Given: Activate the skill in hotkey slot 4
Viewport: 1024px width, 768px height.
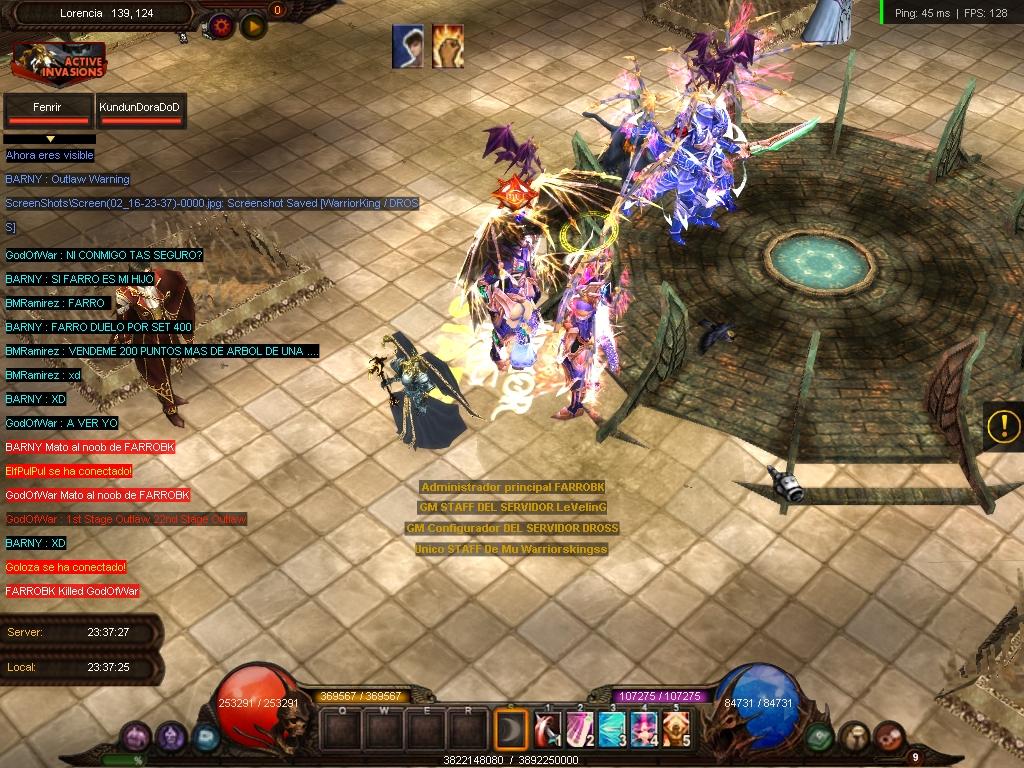Looking at the screenshot, I should pos(644,729).
